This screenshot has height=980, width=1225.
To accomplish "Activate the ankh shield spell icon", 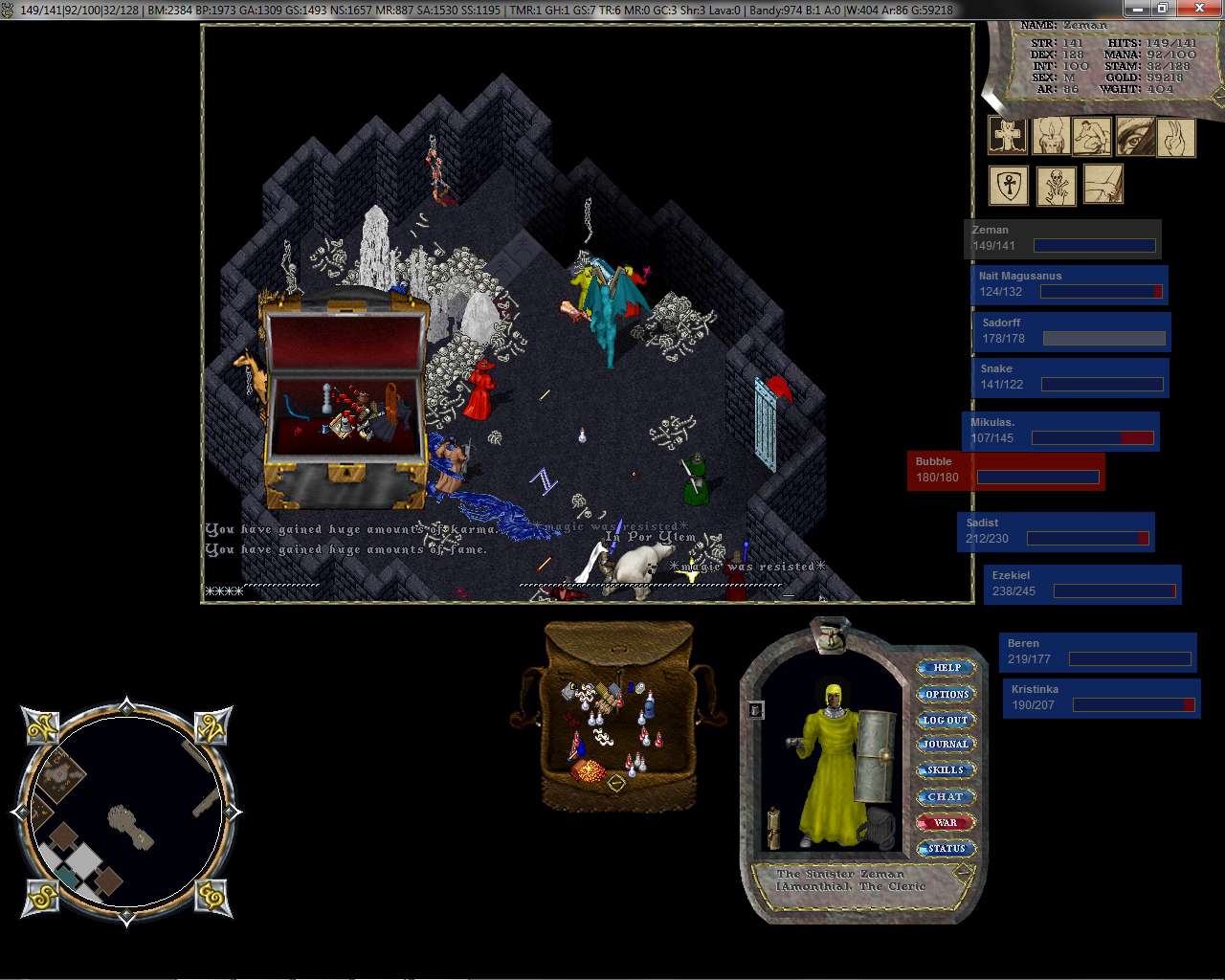I will [x=1009, y=186].
